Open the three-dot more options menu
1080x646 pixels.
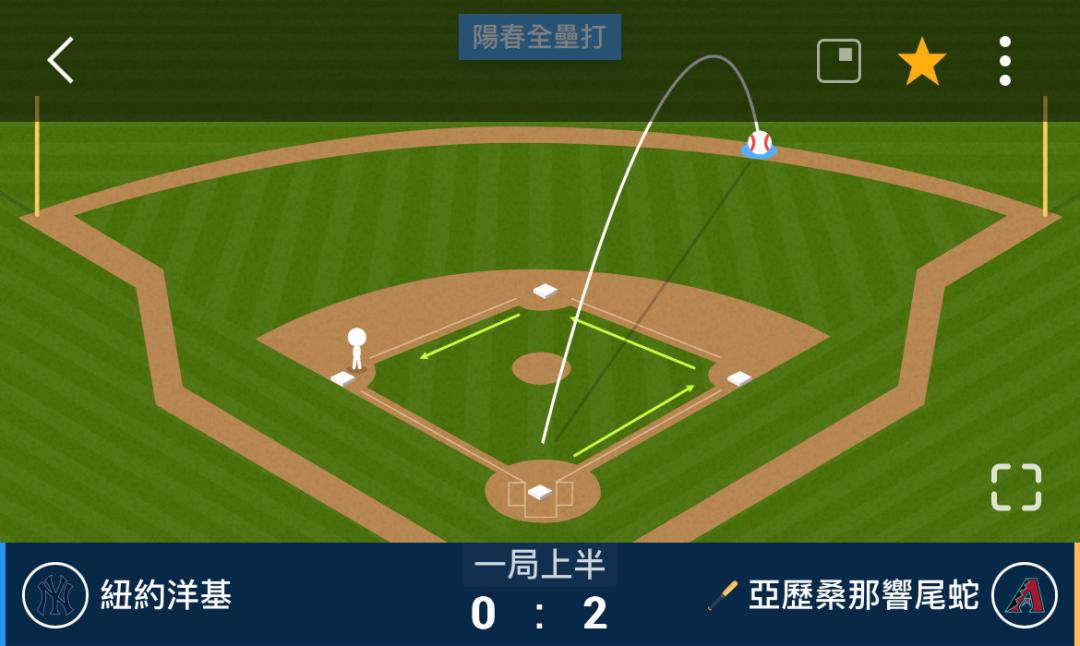coord(1005,62)
